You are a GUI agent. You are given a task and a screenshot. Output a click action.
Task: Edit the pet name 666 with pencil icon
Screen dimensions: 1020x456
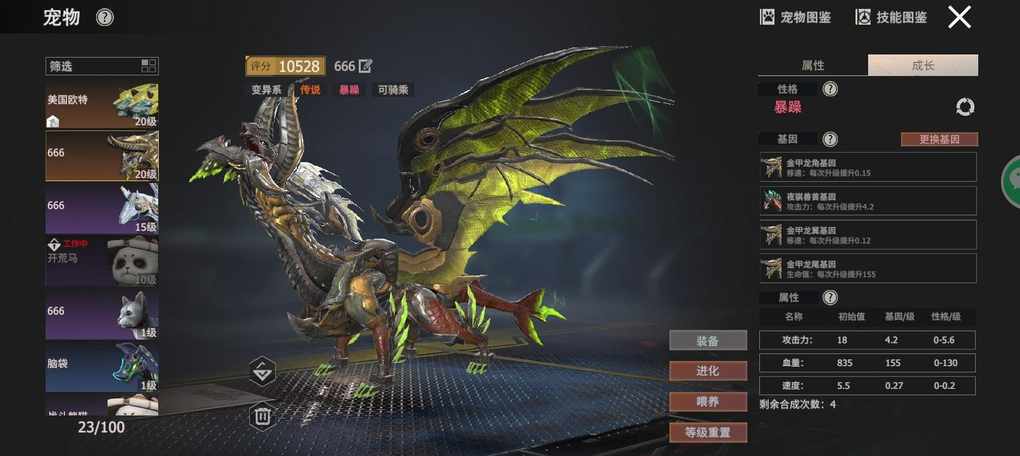(366, 66)
